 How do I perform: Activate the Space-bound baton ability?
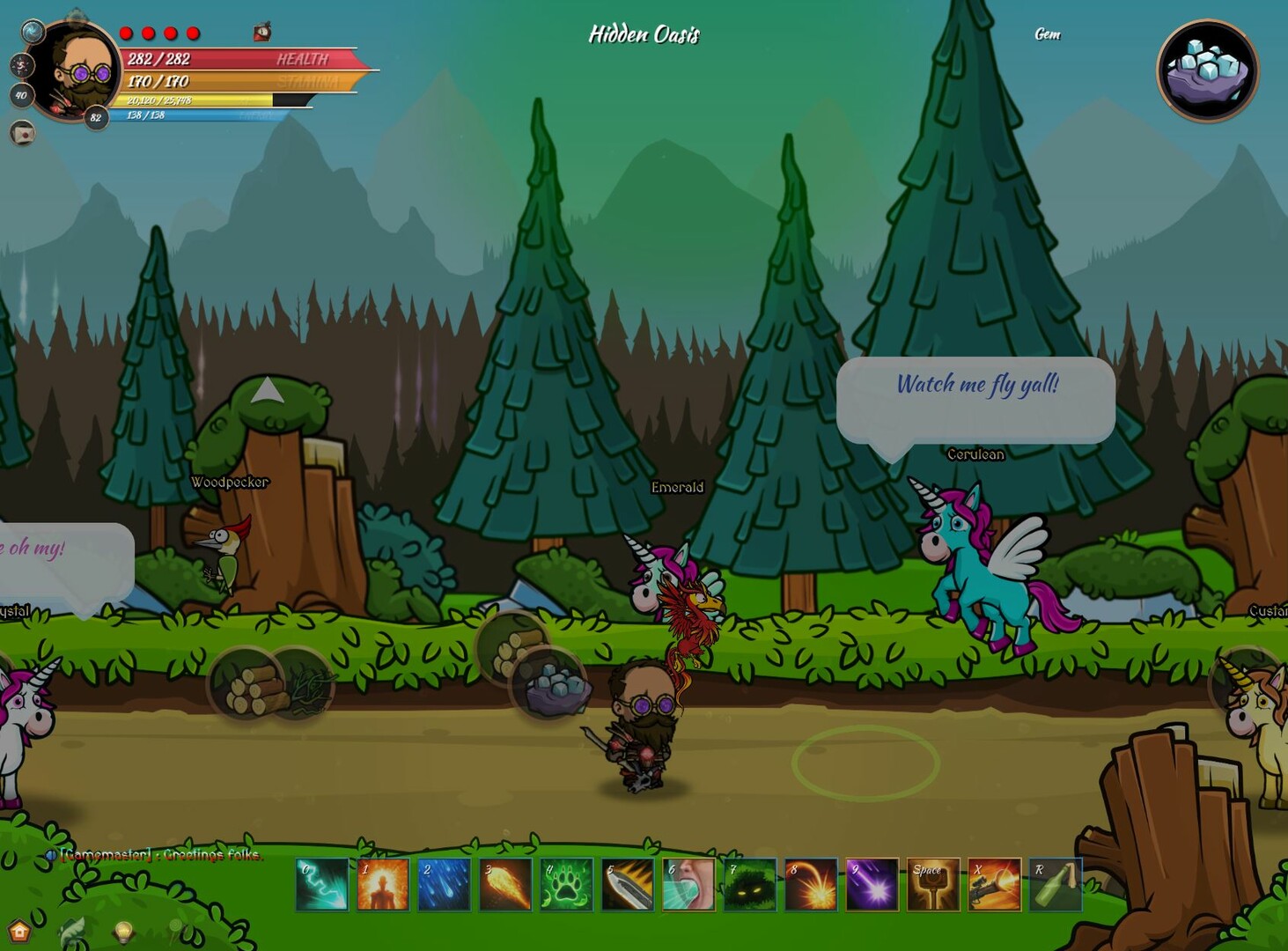click(x=933, y=885)
